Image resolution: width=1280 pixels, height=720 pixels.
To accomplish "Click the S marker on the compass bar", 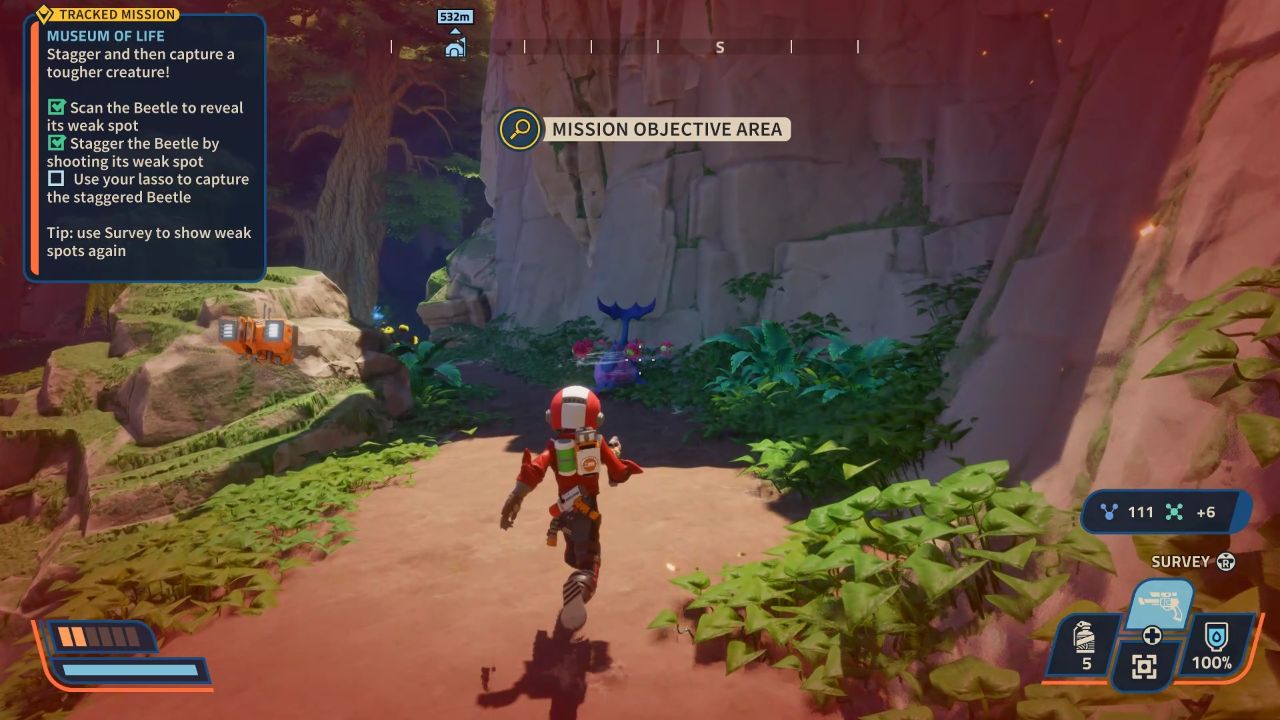I will pos(719,46).
